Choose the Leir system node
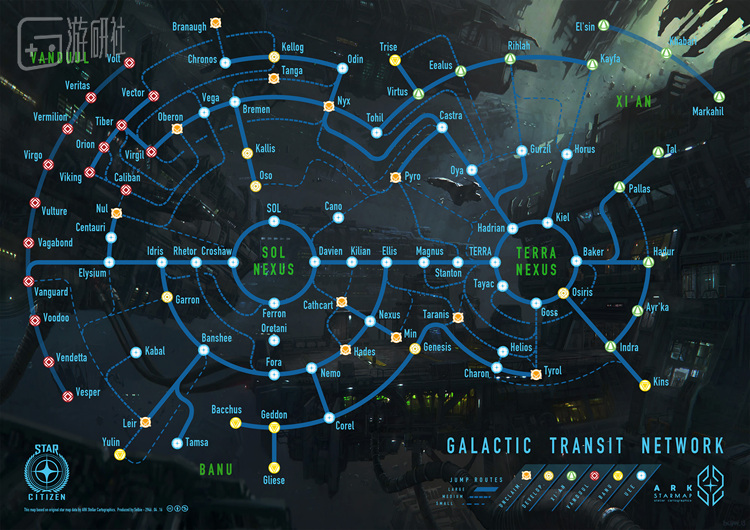 pos(144,422)
